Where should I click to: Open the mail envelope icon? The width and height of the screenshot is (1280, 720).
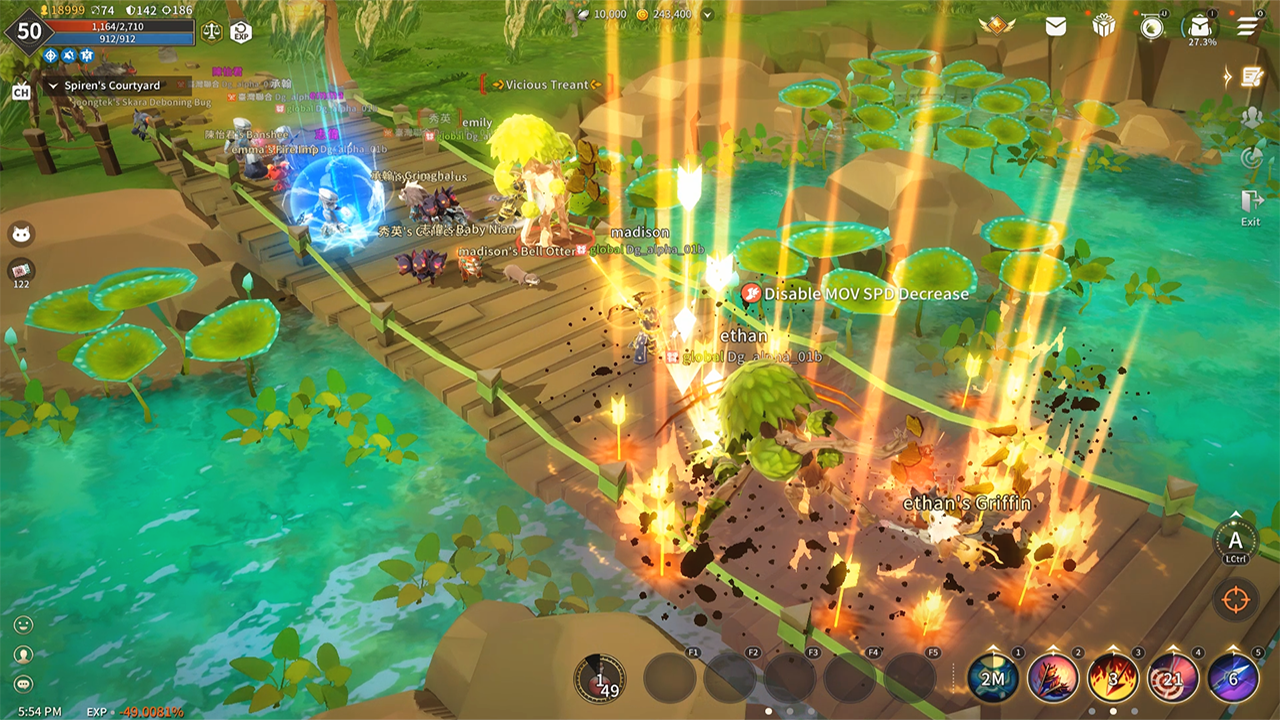(x=1056, y=27)
